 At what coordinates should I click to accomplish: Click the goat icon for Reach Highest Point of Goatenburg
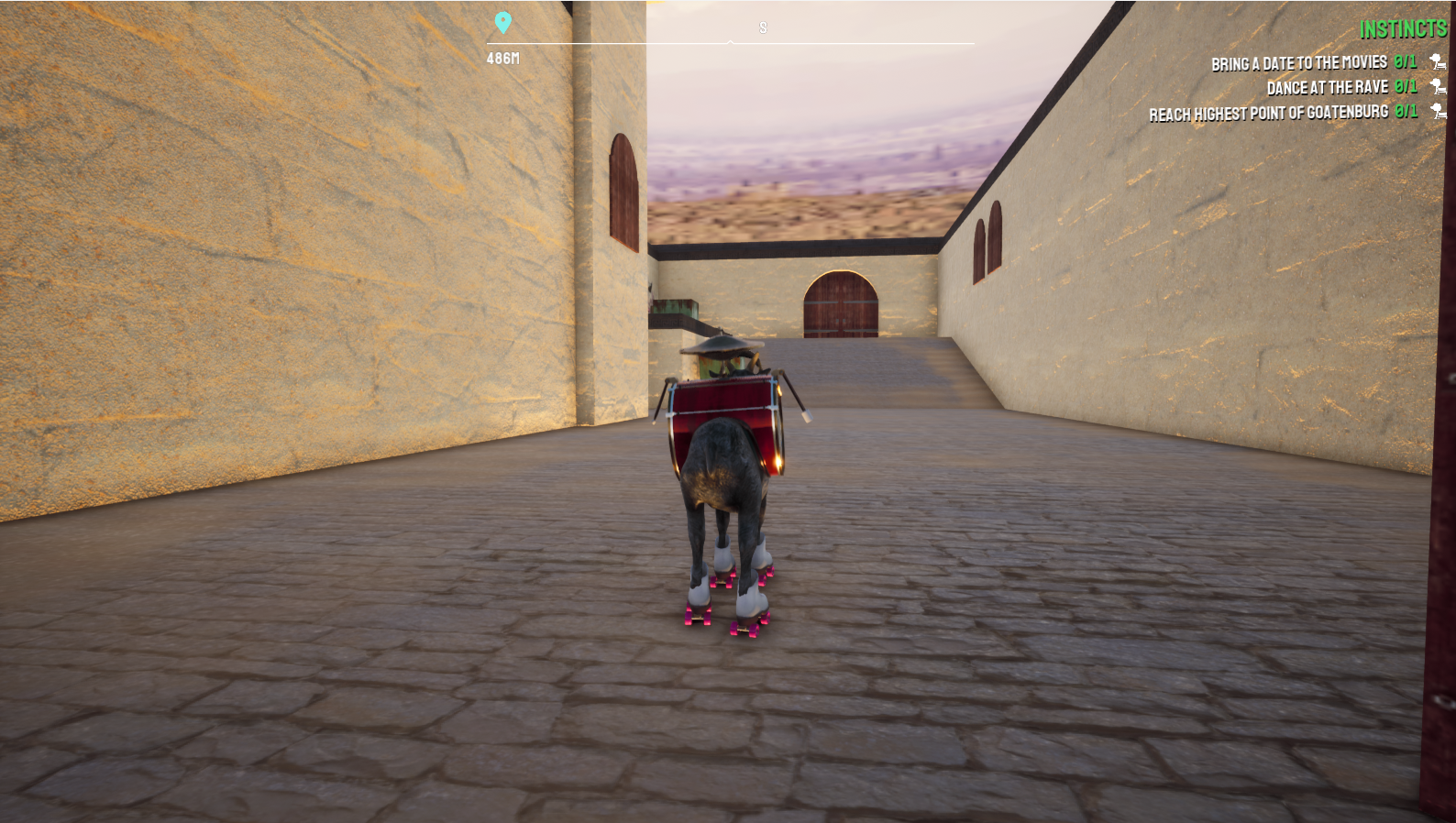tap(1436, 114)
